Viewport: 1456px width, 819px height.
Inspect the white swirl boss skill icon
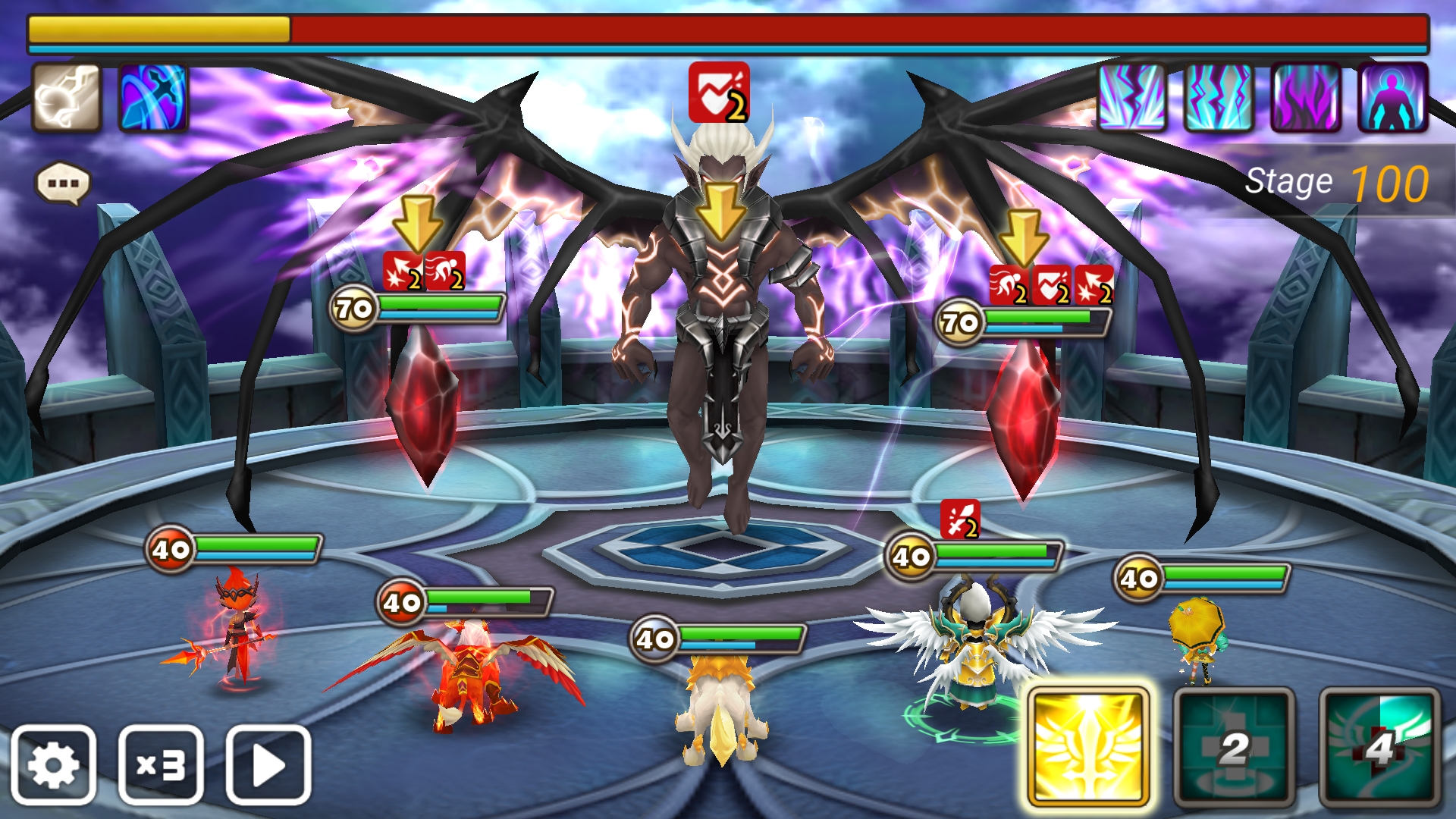click(66, 98)
